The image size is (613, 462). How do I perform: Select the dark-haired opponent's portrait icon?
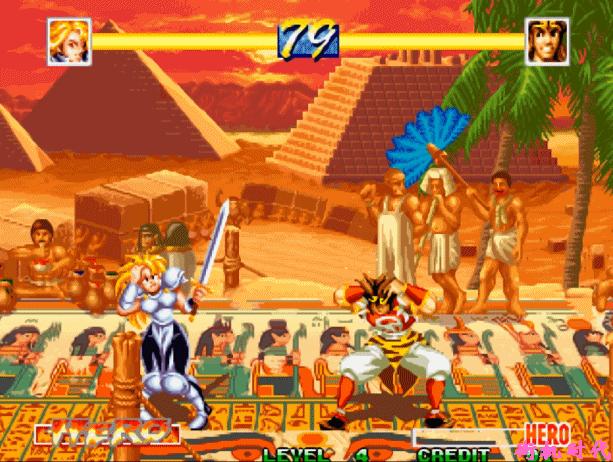pos(547,42)
